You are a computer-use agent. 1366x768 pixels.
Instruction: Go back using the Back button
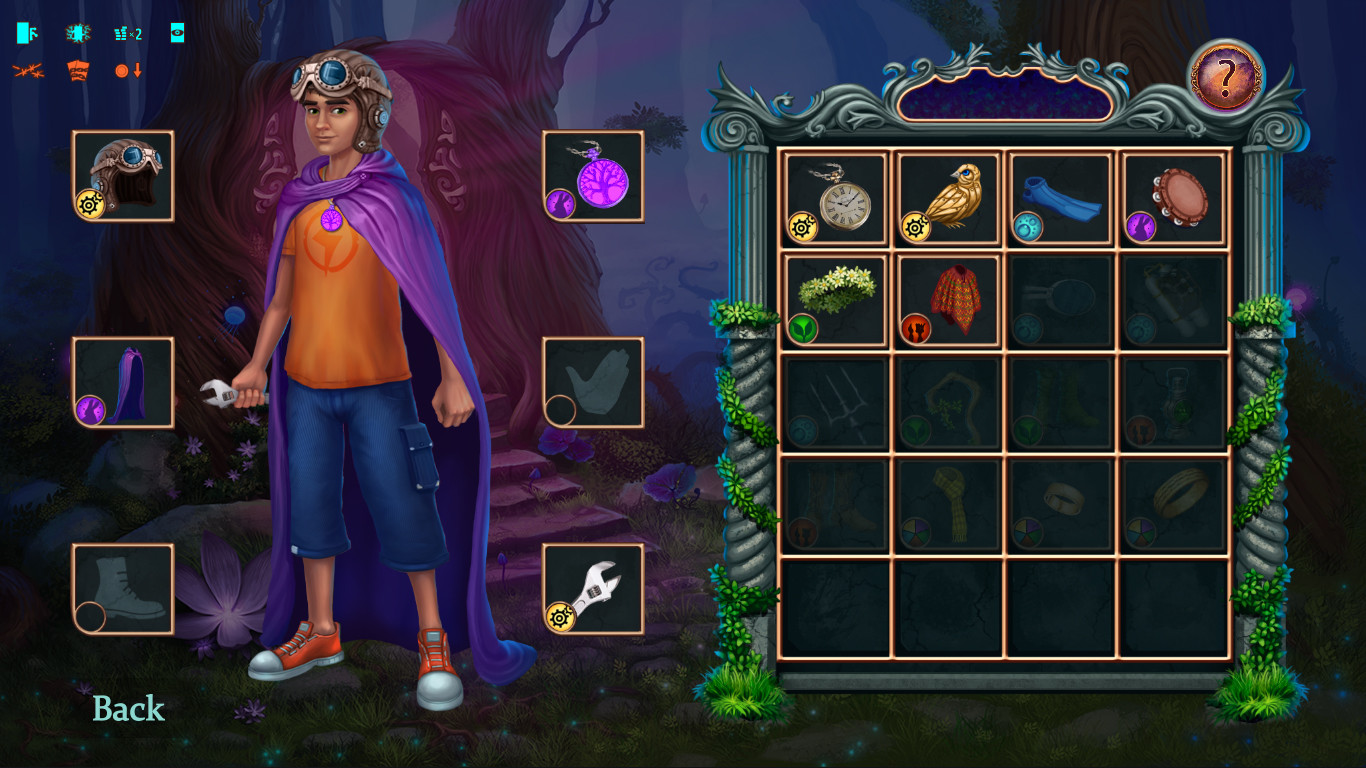(128, 709)
